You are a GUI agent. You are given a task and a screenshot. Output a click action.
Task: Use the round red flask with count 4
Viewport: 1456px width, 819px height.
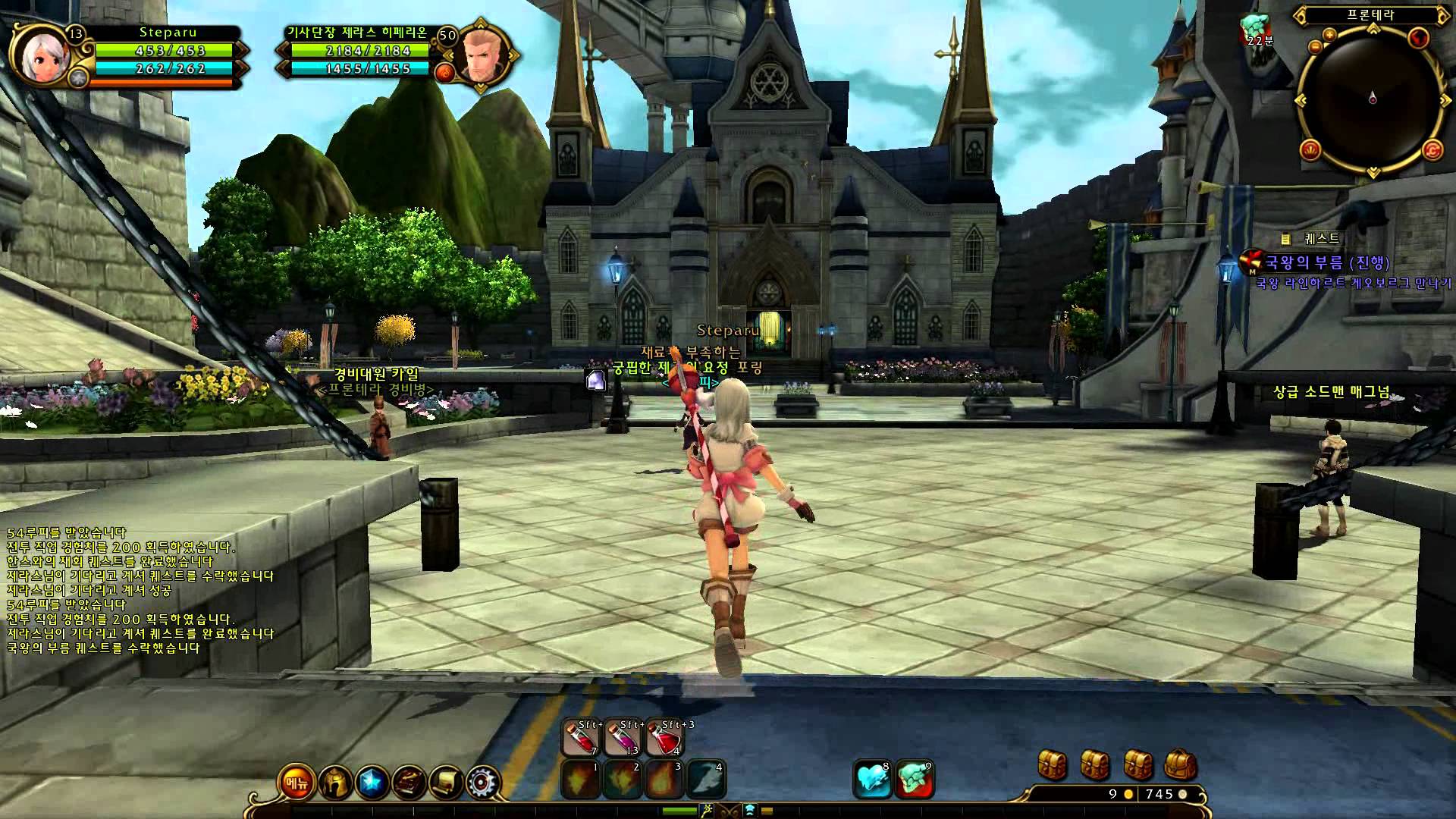[665, 738]
